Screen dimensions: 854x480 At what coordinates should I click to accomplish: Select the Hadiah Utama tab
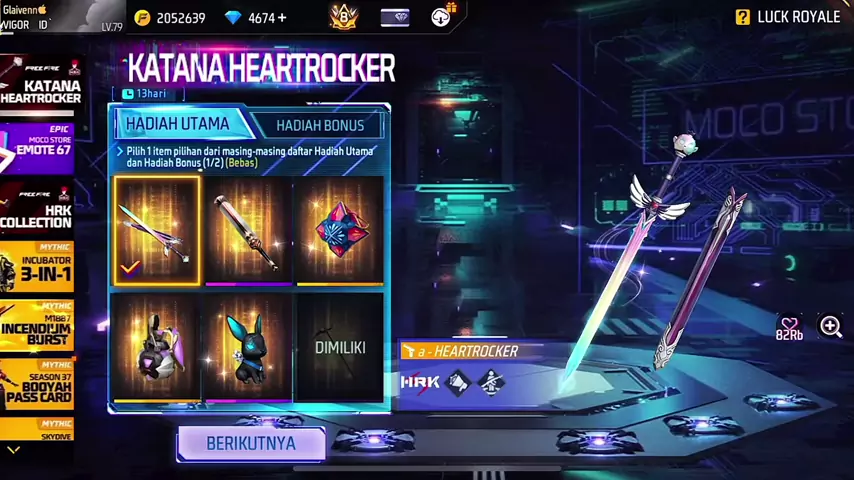[x=177, y=124]
